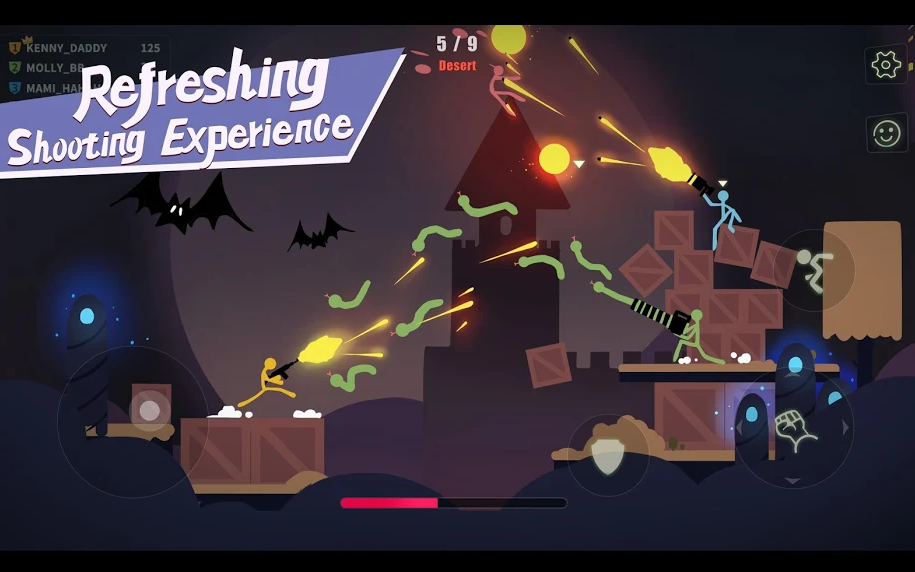Tap the jump action button

pos(814,270)
